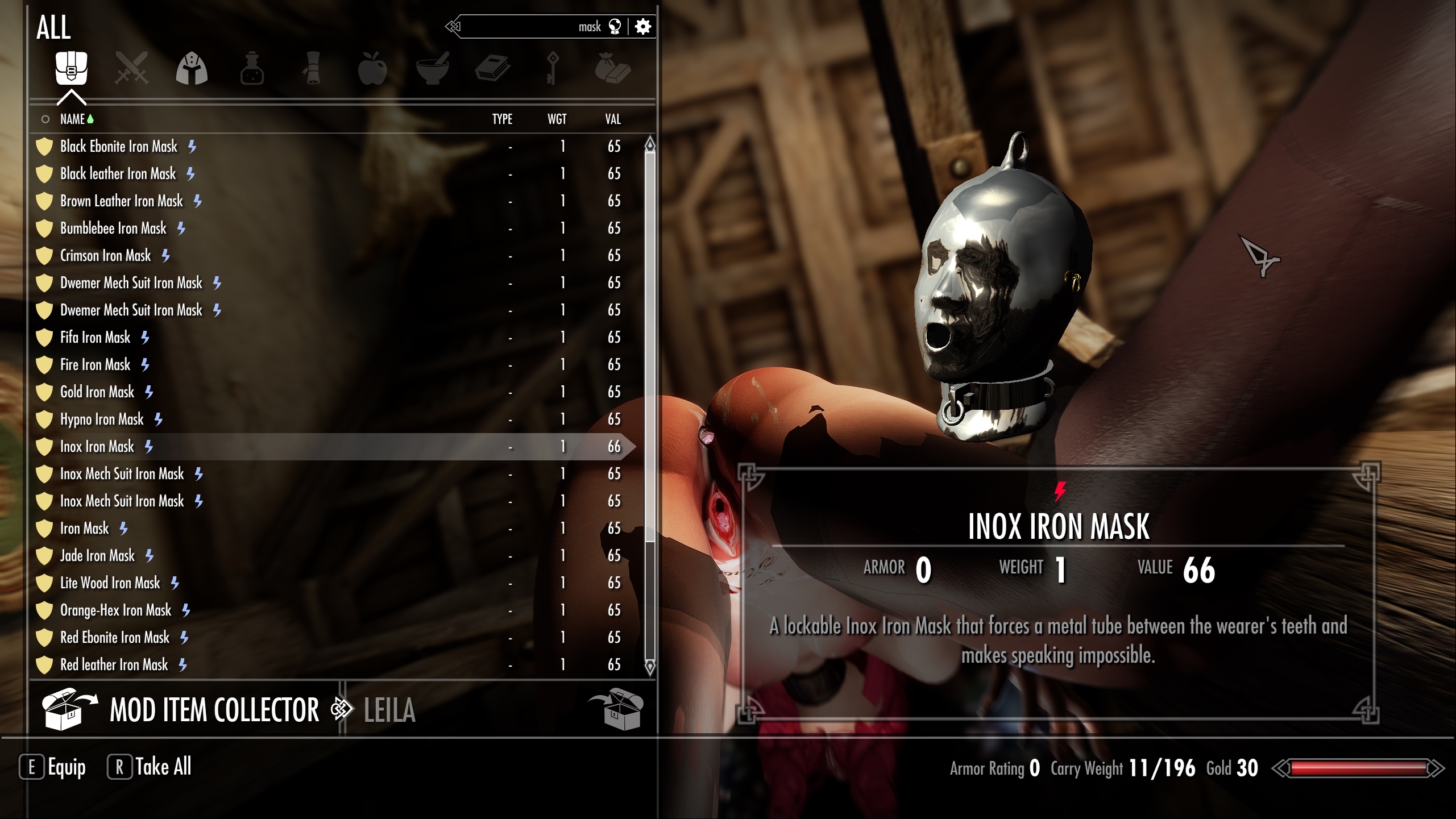Switch to the Apparel helmet category icon
The image size is (1456, 819).
[192, 68]
